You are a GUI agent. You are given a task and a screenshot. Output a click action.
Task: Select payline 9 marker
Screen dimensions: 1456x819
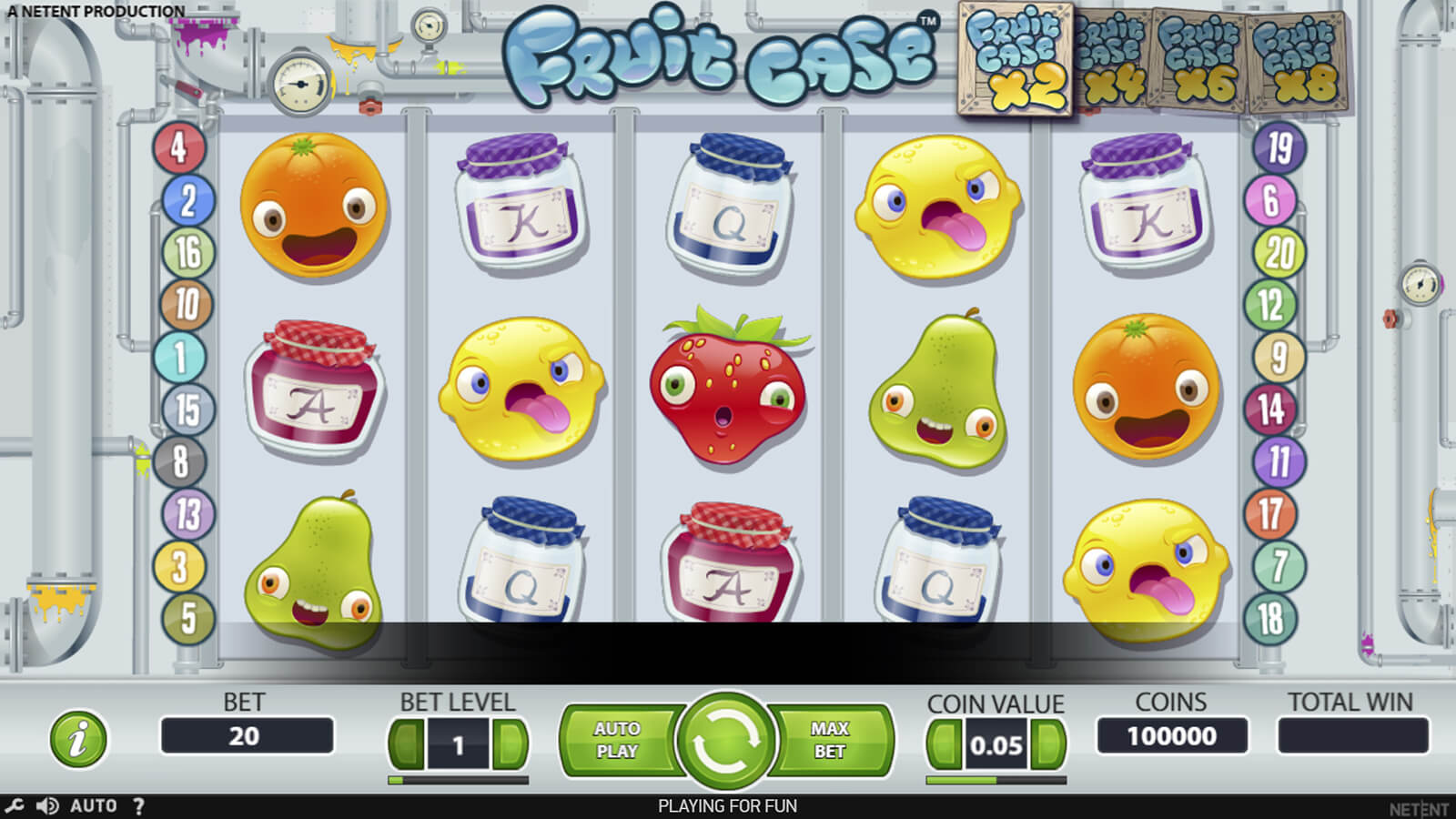(1279, 357)
